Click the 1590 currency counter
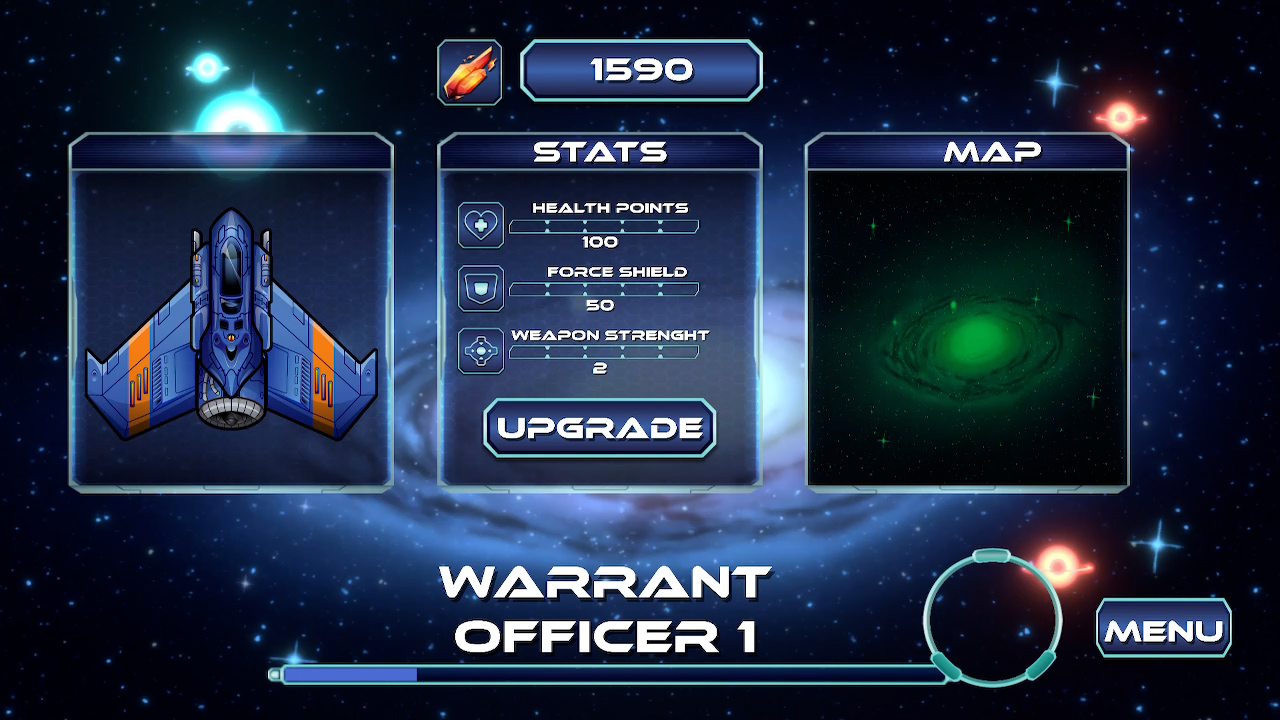The height and width of the screenshot is (720, 1280). [641, 69]
